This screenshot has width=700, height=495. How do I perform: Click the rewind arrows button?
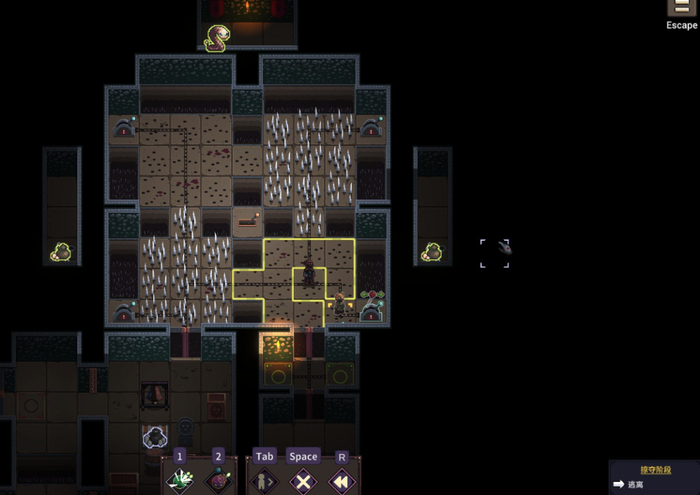coord(342,480)
